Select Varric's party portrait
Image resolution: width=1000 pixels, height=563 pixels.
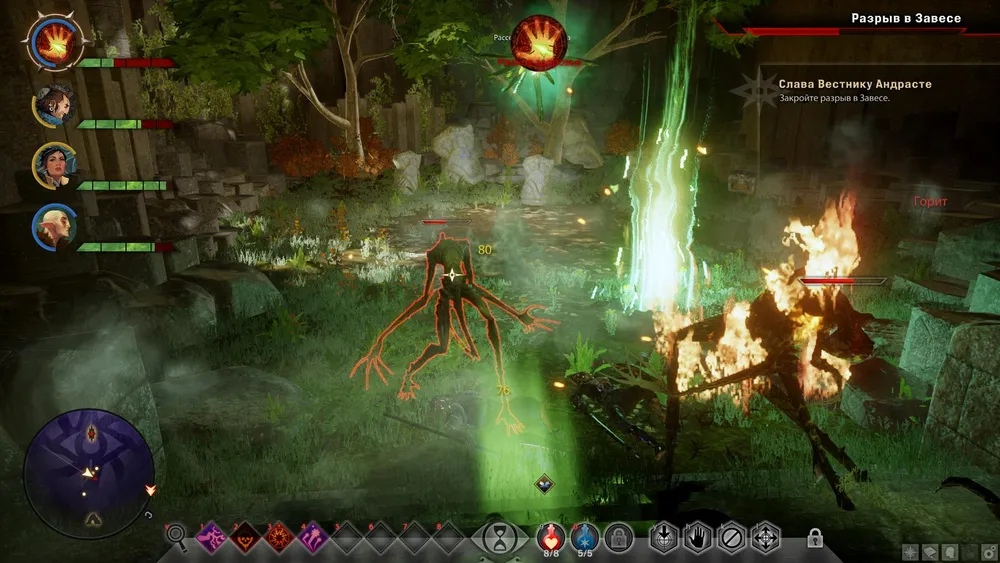[52, 105]
